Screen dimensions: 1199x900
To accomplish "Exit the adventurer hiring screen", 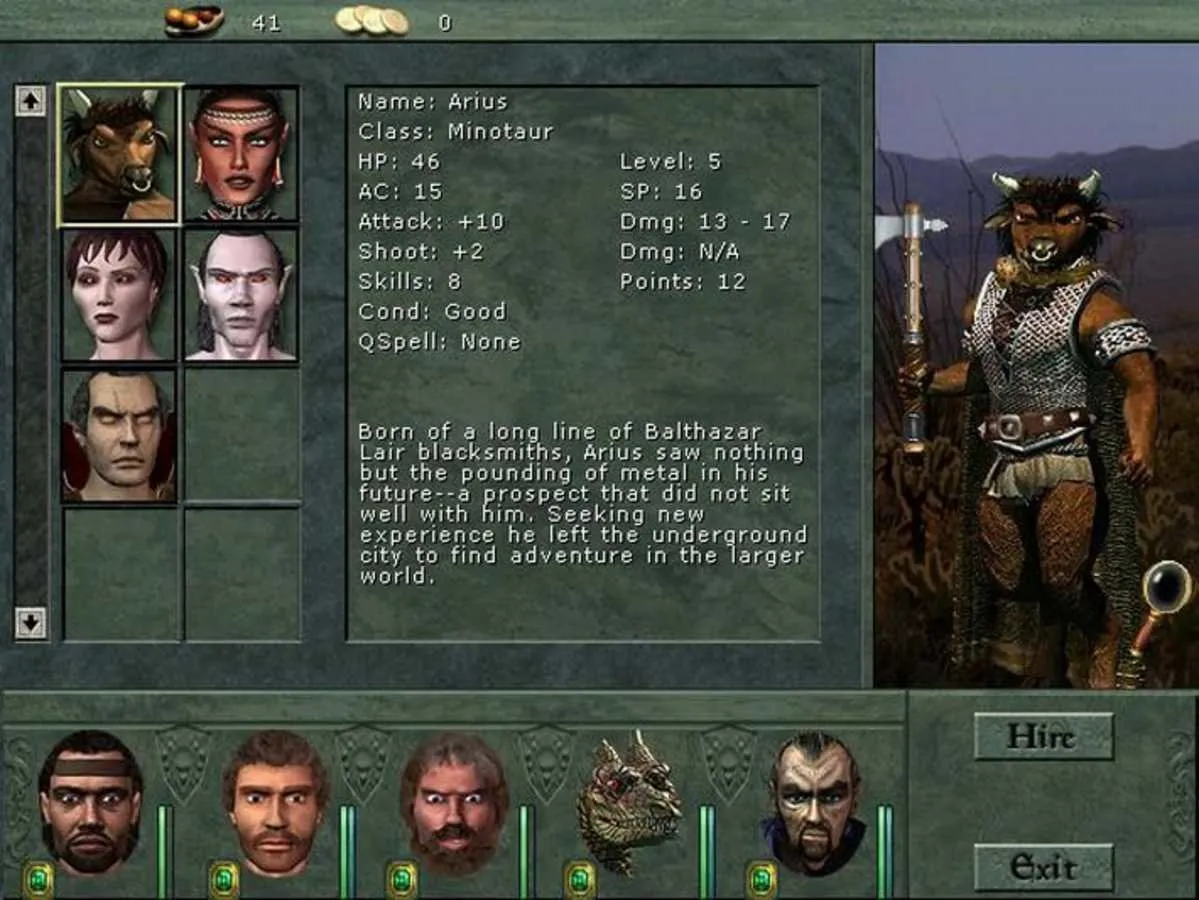I will click(1043, 867).
